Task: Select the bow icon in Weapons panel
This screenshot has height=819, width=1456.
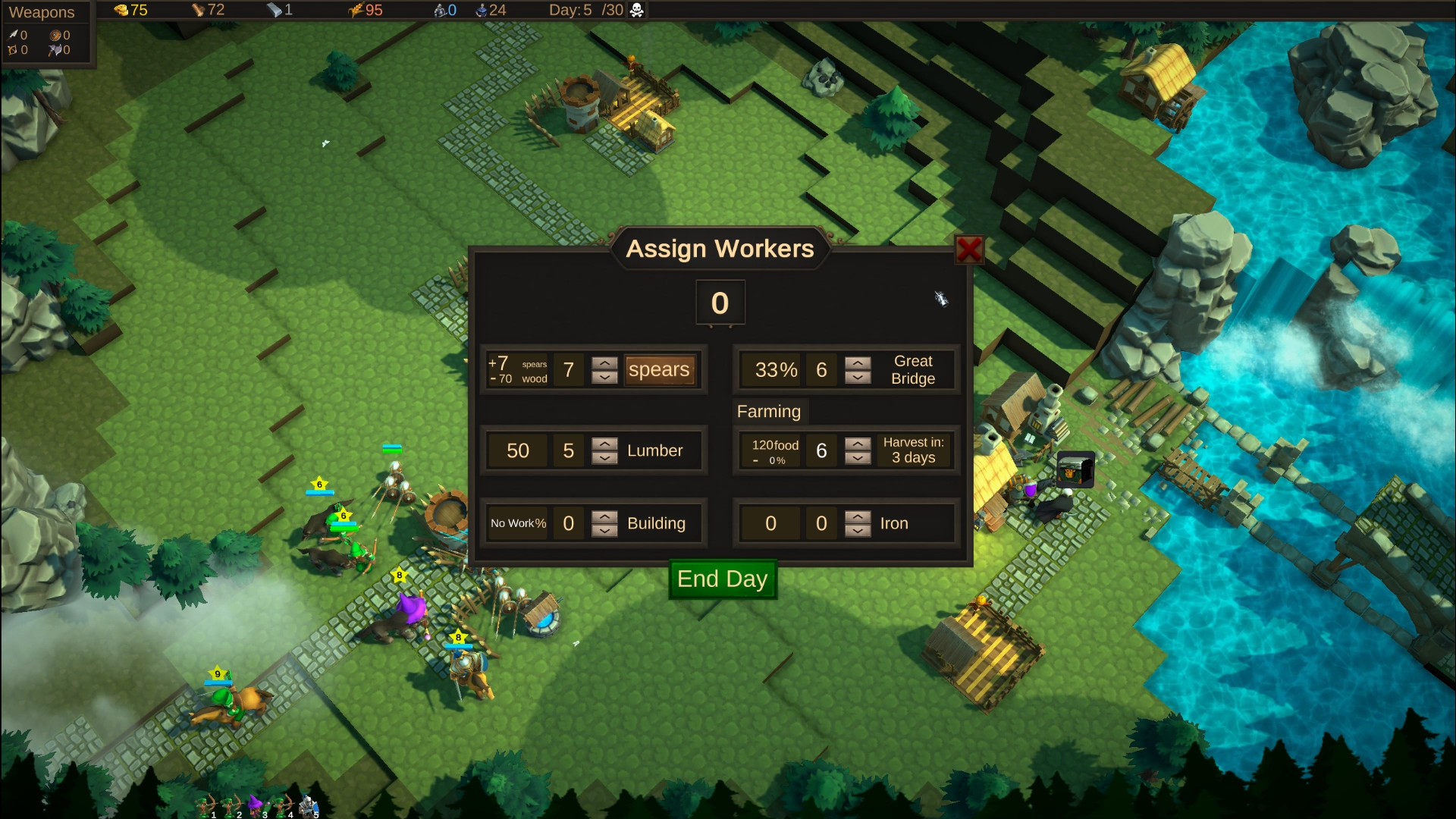Action: pos(13,50)
